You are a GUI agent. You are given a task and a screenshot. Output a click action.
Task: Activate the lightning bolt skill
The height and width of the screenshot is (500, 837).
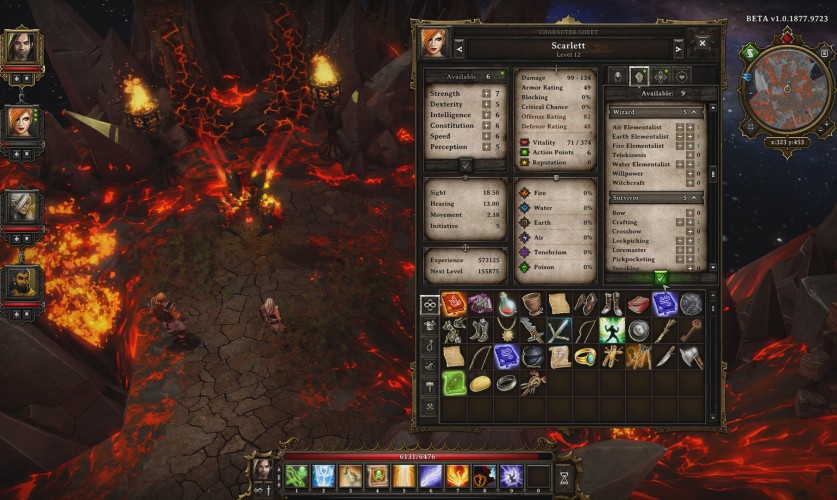click(x=431, y=476)
